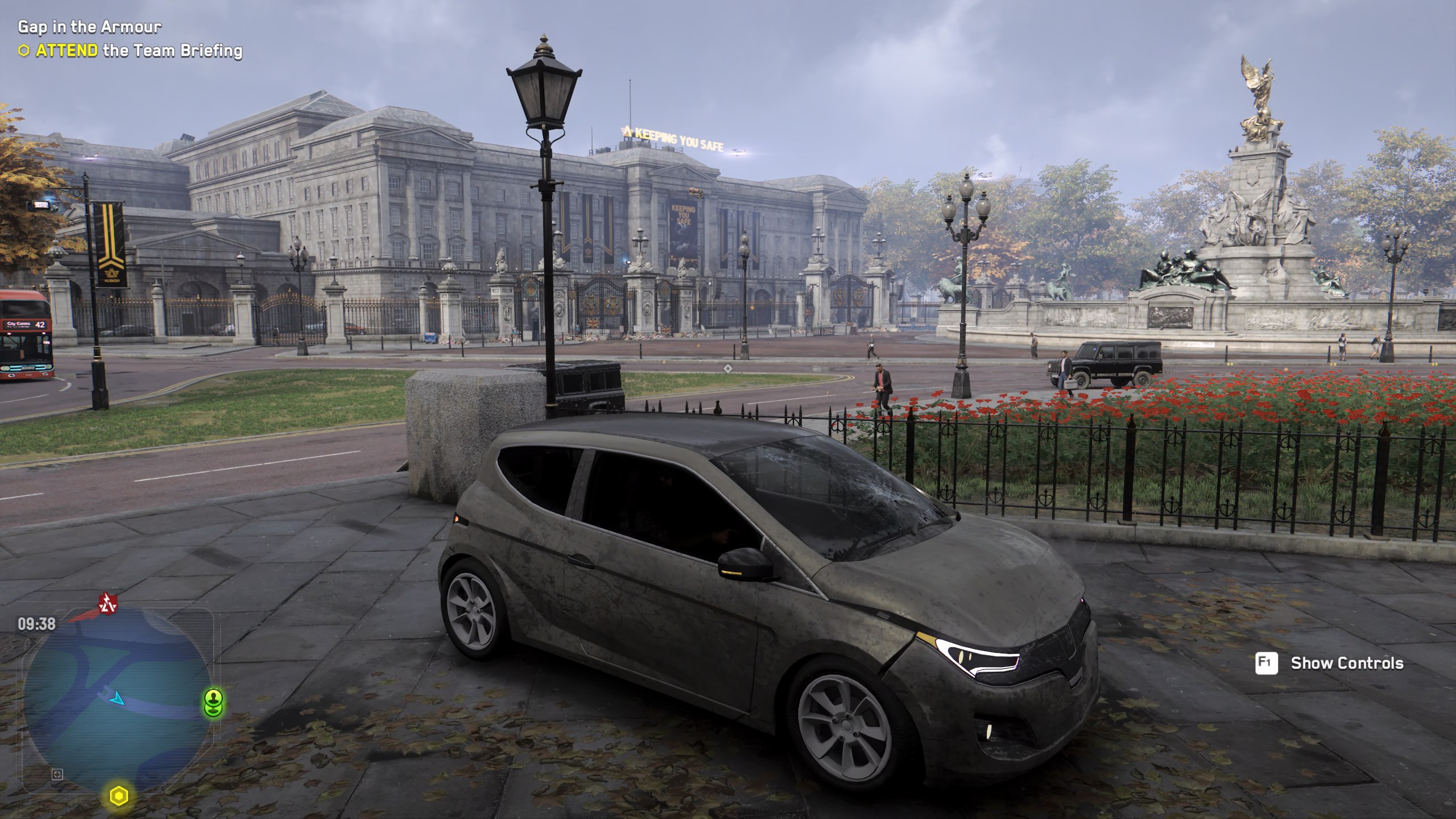
Task: Select the green operative marker on the minimap
Action: [x=214, y=703]
